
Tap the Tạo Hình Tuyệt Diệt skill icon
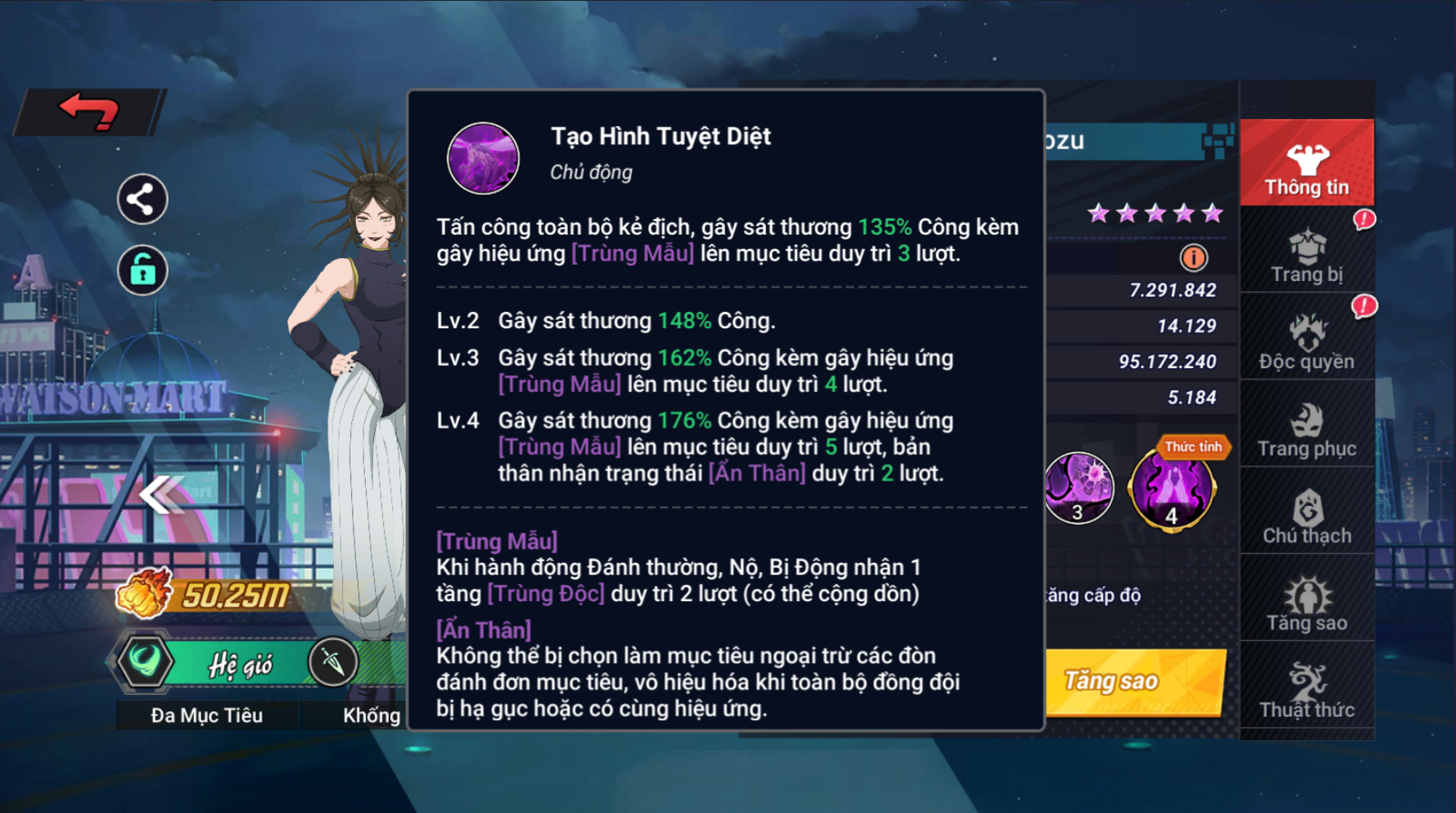click(483, 158)
